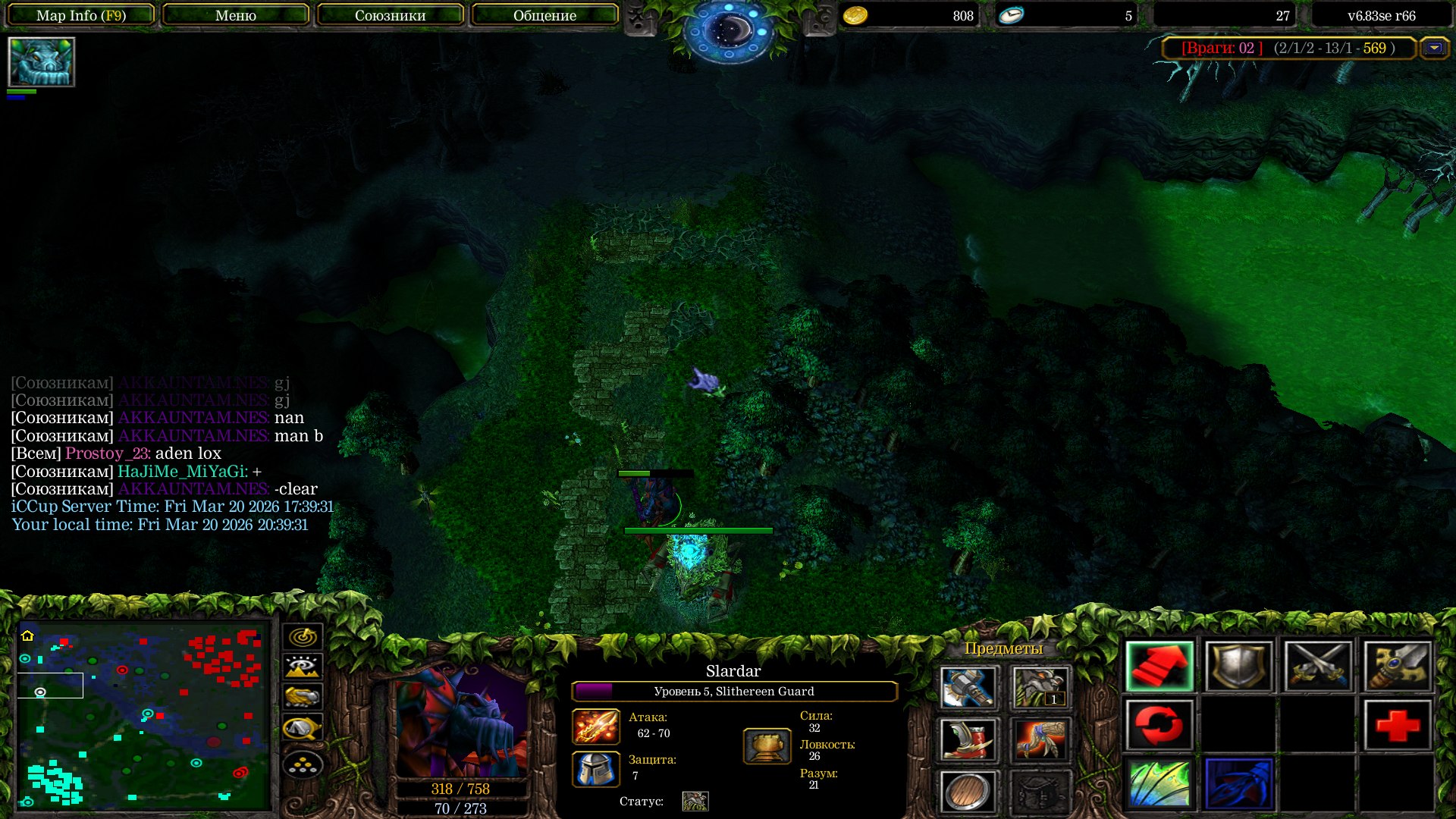The height and width of the screenshot is (819, 1456).
Task: Open the Меню button
Action: click(236, 15)
